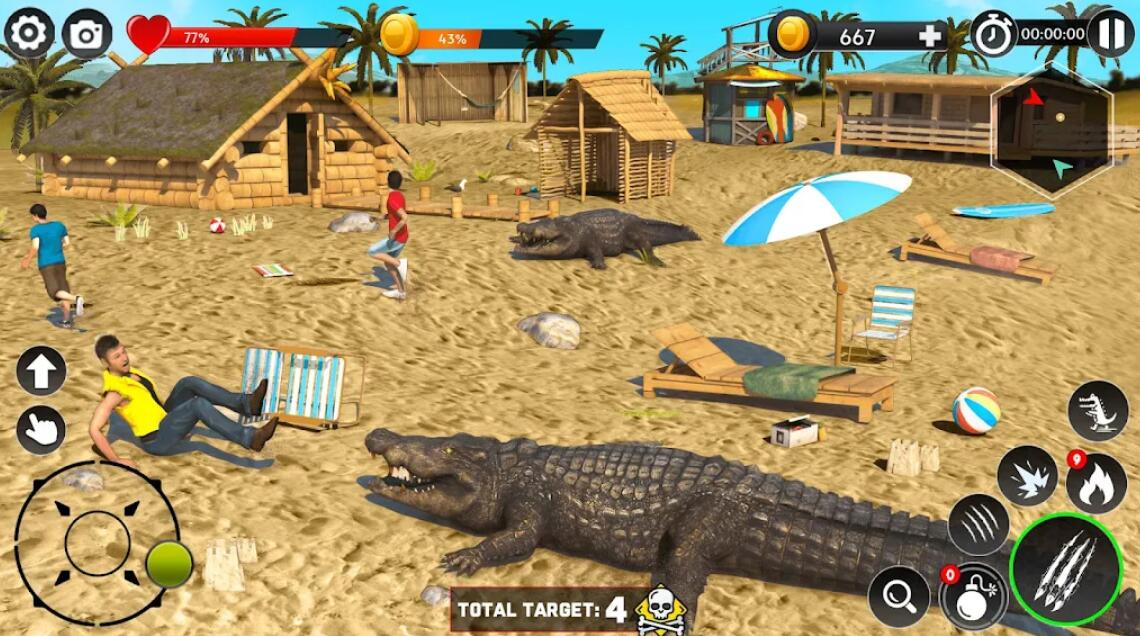Click the virtual joystick pad
The width and height of the screenshot is (1140, 636).
click(97, 543)
